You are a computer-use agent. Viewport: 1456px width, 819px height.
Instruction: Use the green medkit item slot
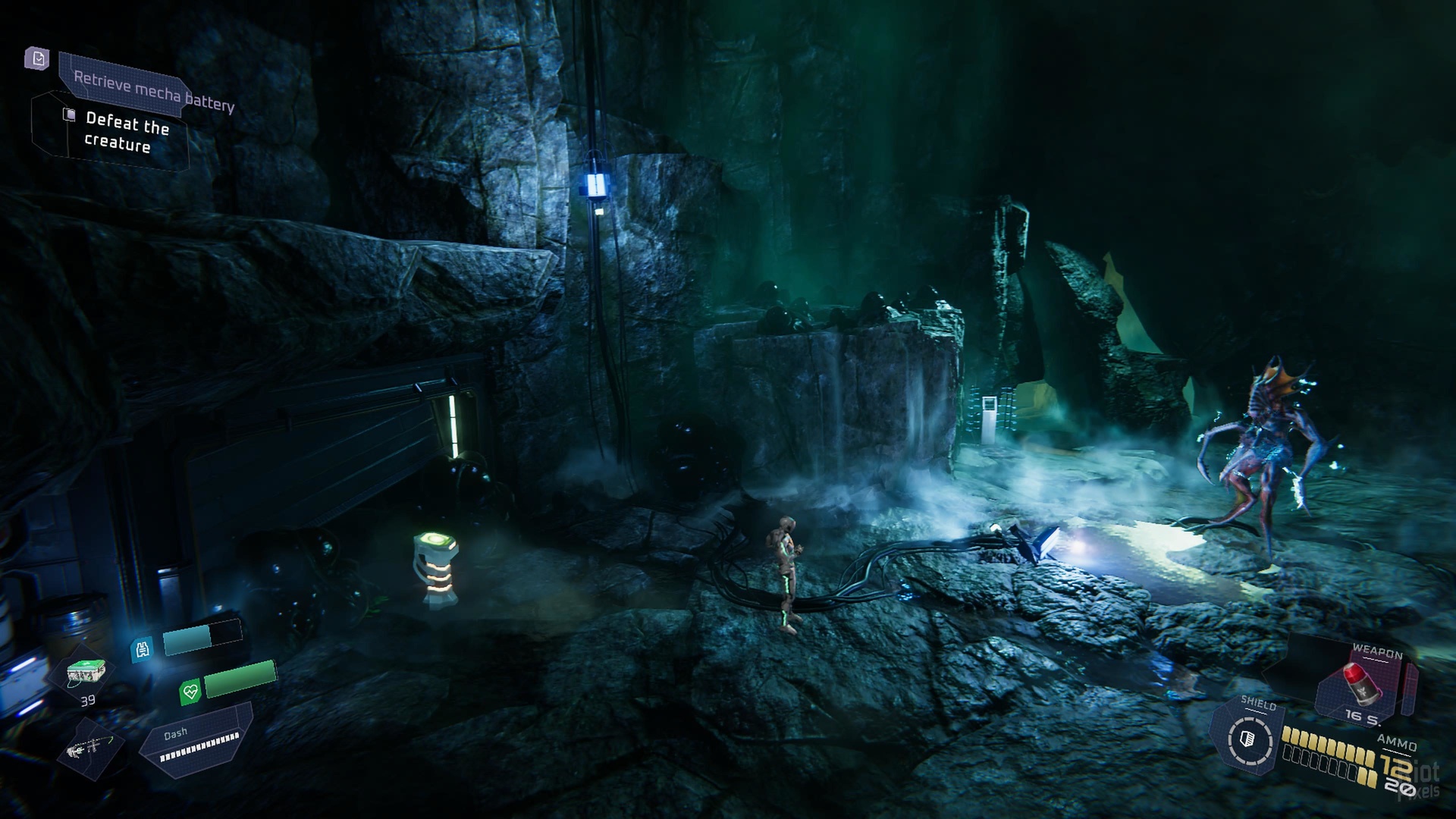click(x=85, y=673)
